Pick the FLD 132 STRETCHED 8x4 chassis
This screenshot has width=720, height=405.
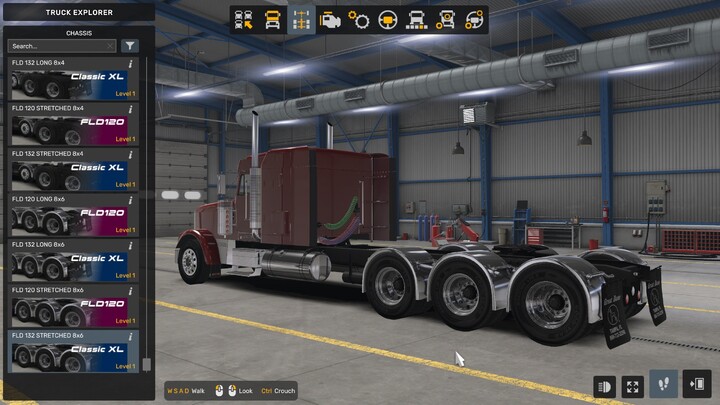tap(72, 172)
